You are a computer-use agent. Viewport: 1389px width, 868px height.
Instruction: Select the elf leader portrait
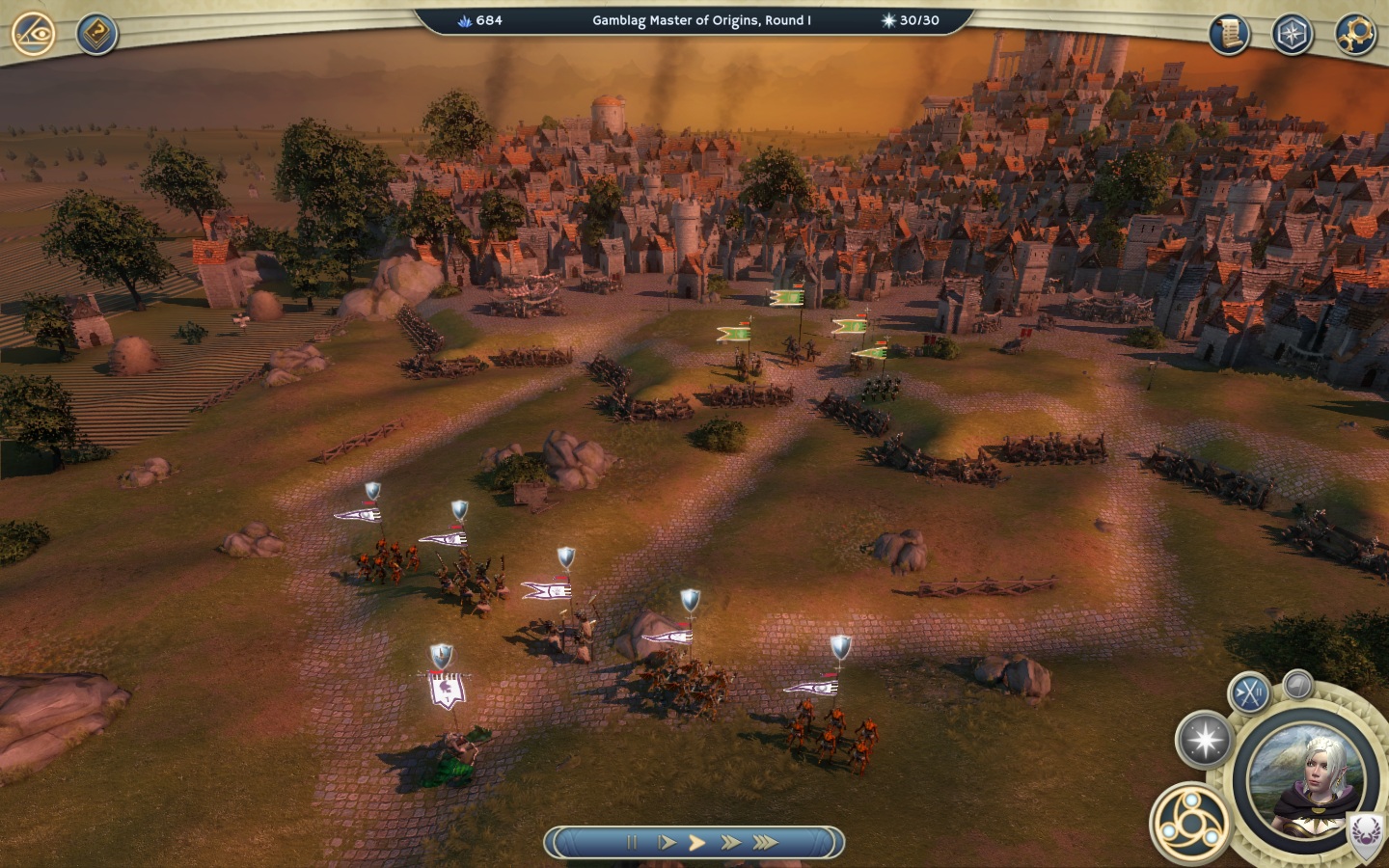(1310, 778)
